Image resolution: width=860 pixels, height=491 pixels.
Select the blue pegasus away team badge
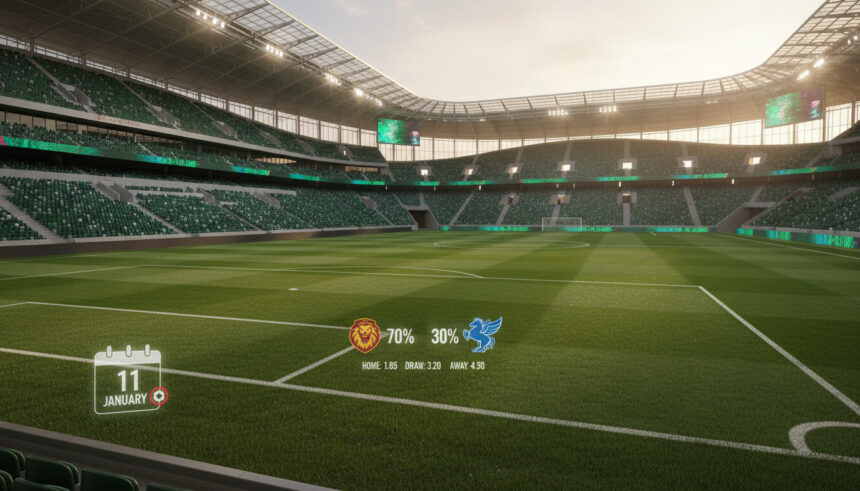click(x=482, y=334)
